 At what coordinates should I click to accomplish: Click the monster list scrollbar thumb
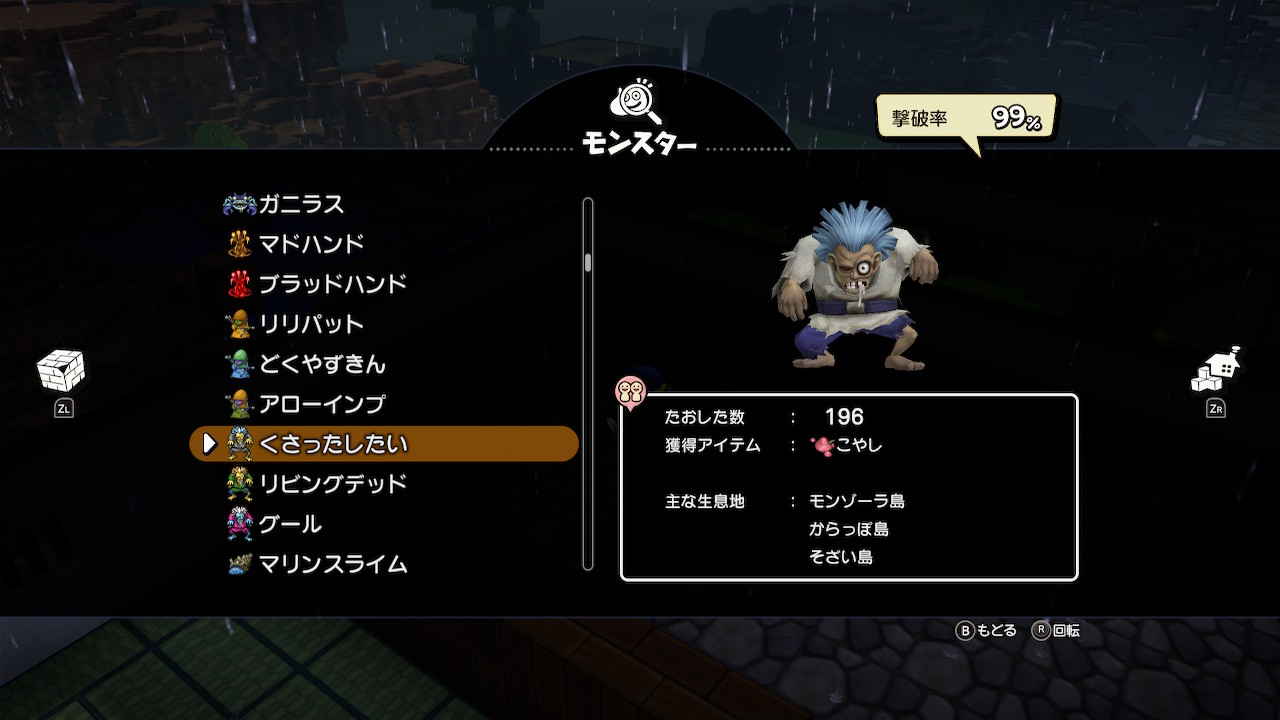(x=588, y=262)
